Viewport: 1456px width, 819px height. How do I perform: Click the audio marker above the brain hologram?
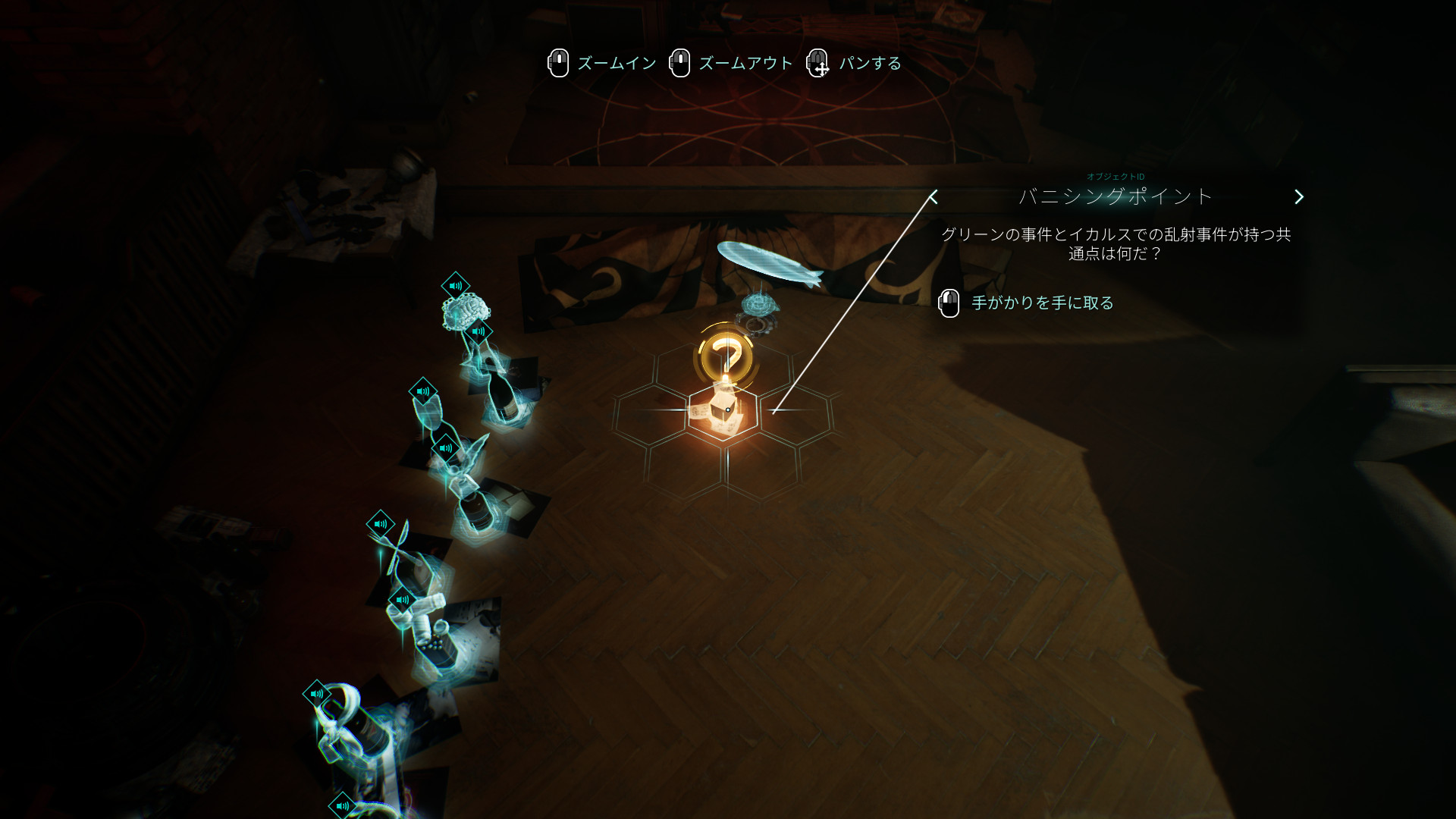pos(455,286)
